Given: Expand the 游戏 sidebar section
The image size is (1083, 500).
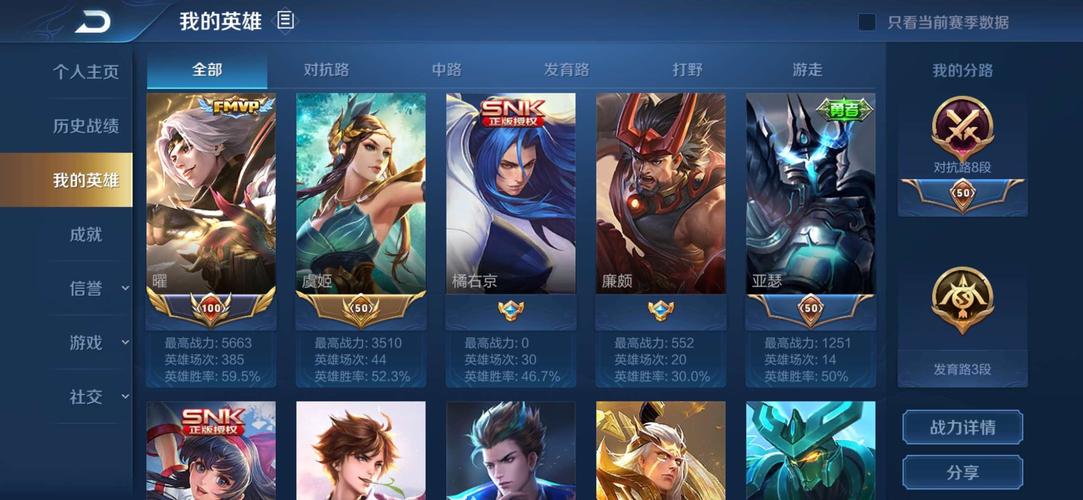Looking at the screenshot, I should coord(97,342).
